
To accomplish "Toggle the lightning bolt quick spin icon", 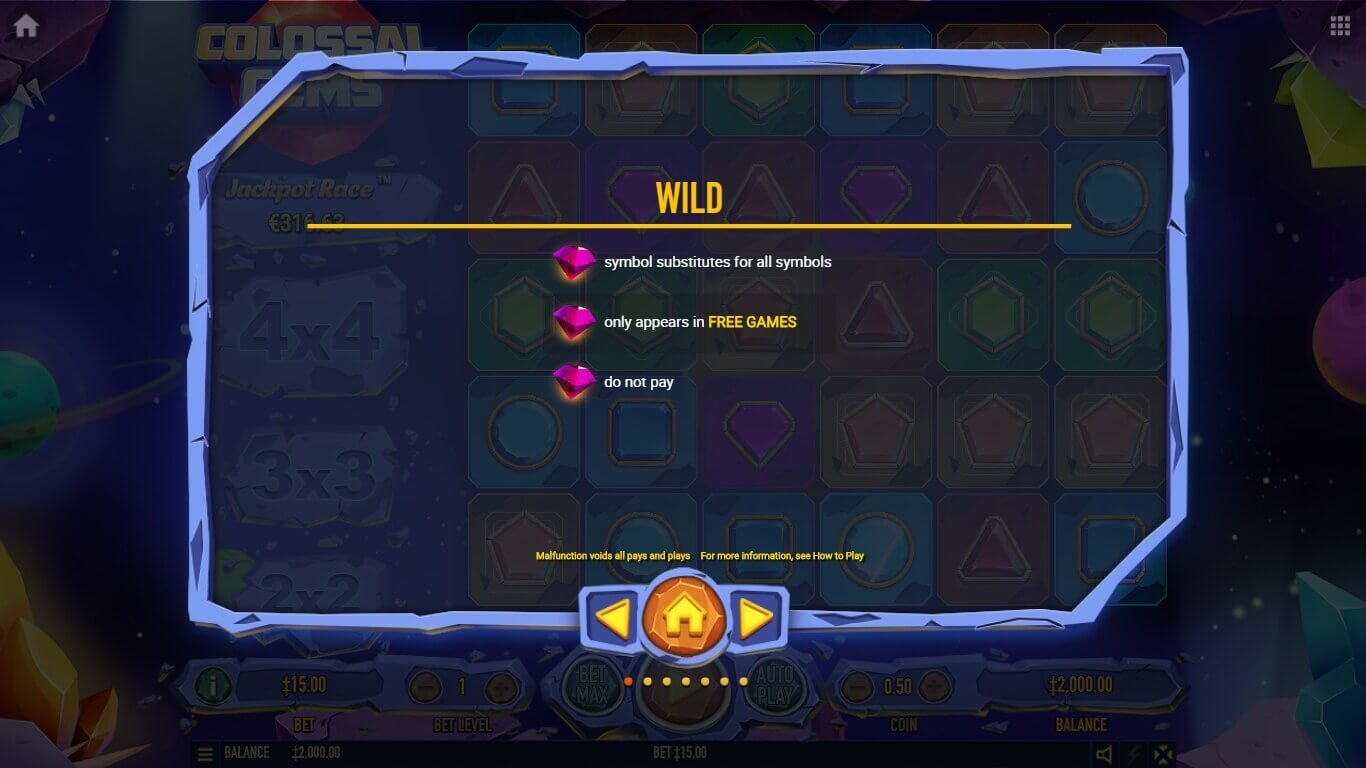I will [x=1134, y=754].
